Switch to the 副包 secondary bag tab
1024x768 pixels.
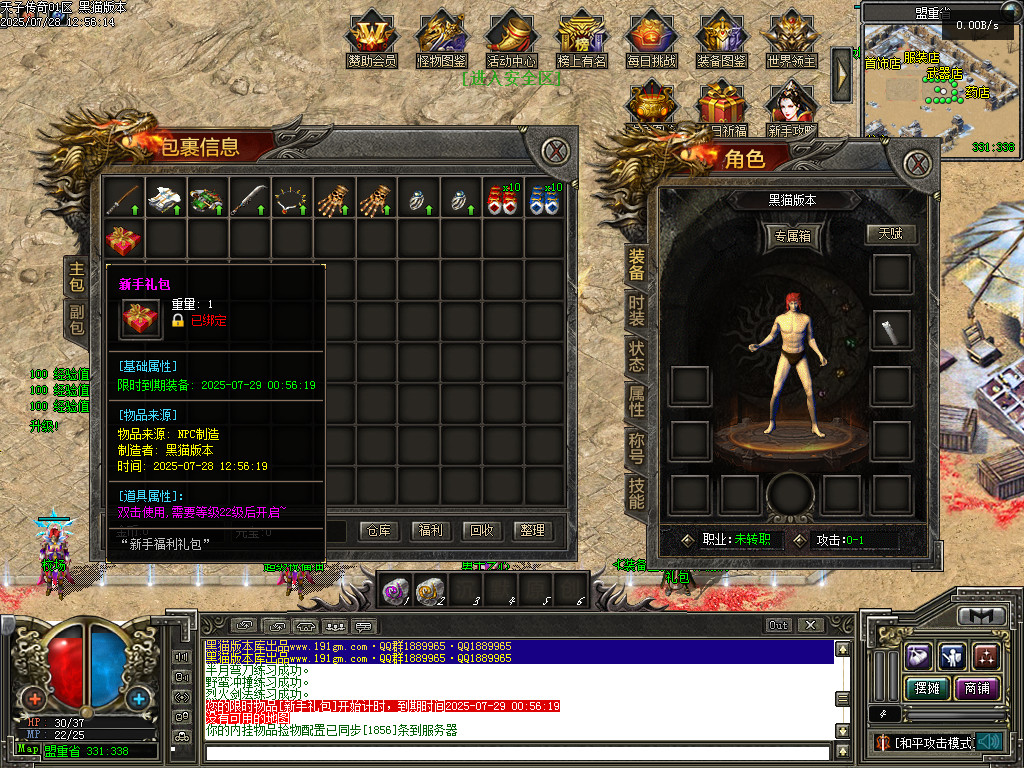pyautogui.click(x=76, y=320)
